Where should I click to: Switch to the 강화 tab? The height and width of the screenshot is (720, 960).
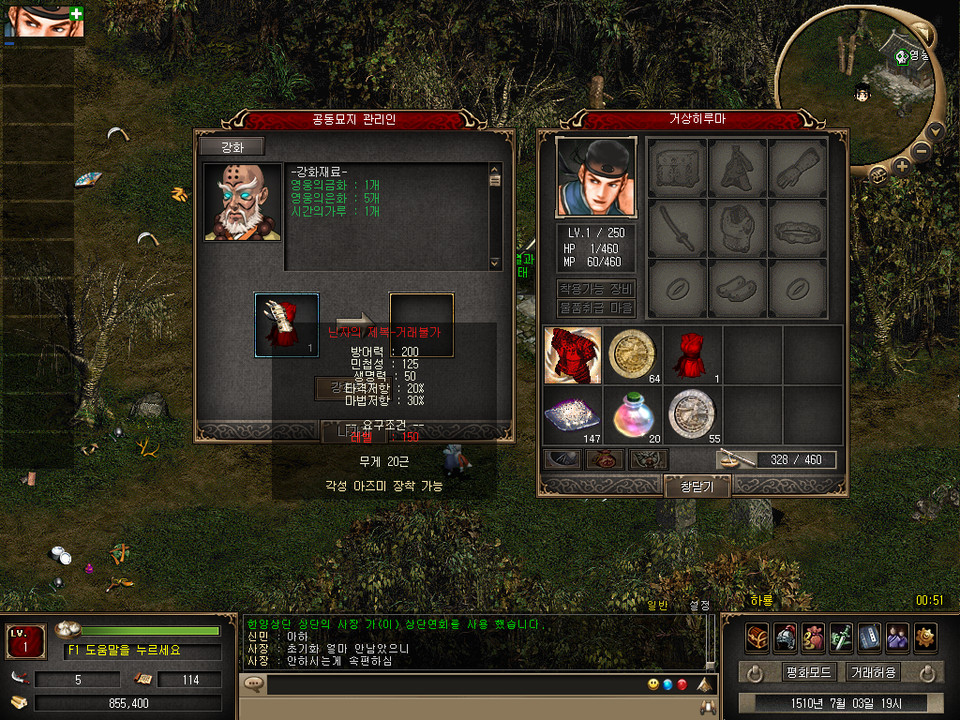tap(231, 147)
